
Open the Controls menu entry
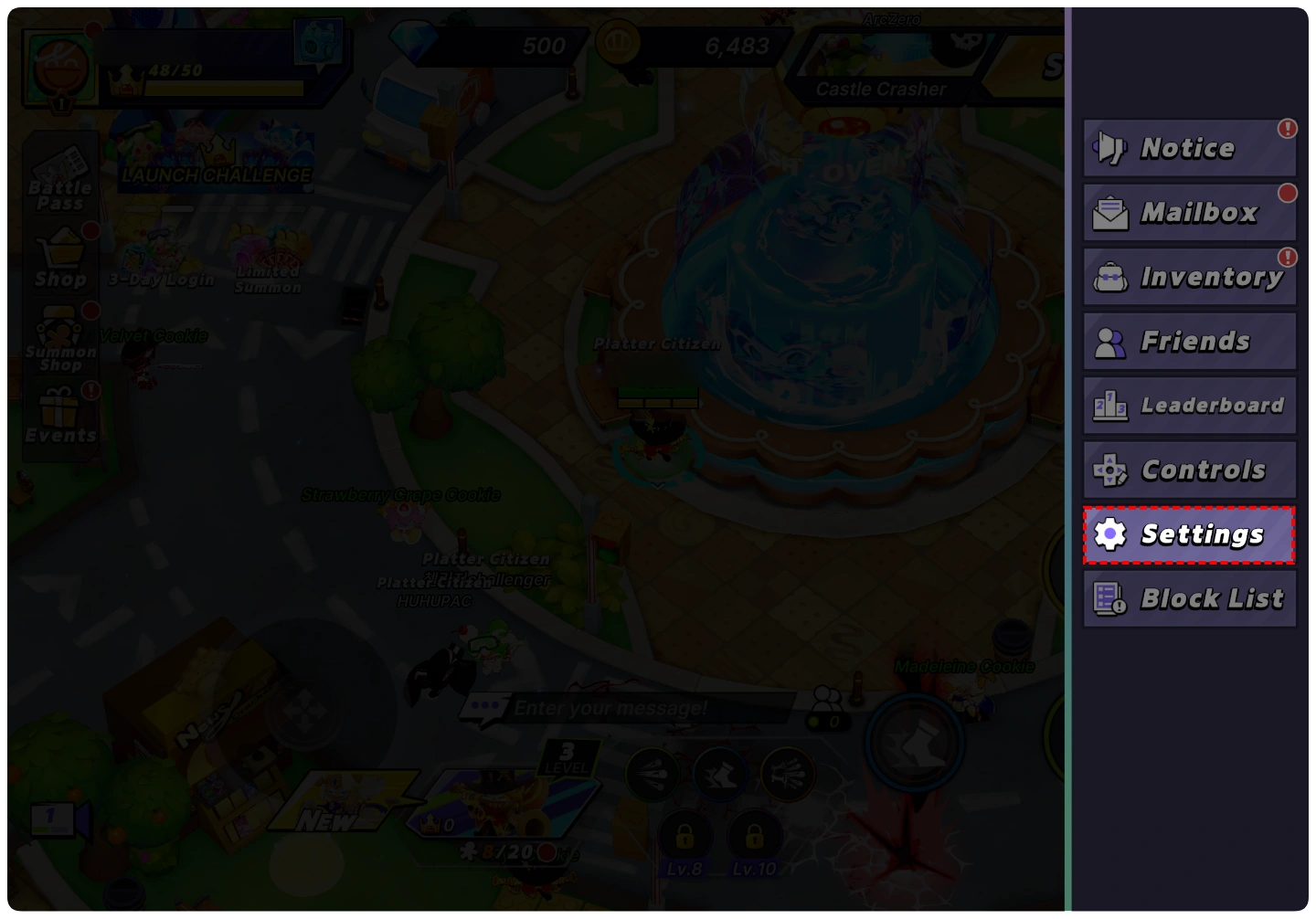[x=1189, y=470]
